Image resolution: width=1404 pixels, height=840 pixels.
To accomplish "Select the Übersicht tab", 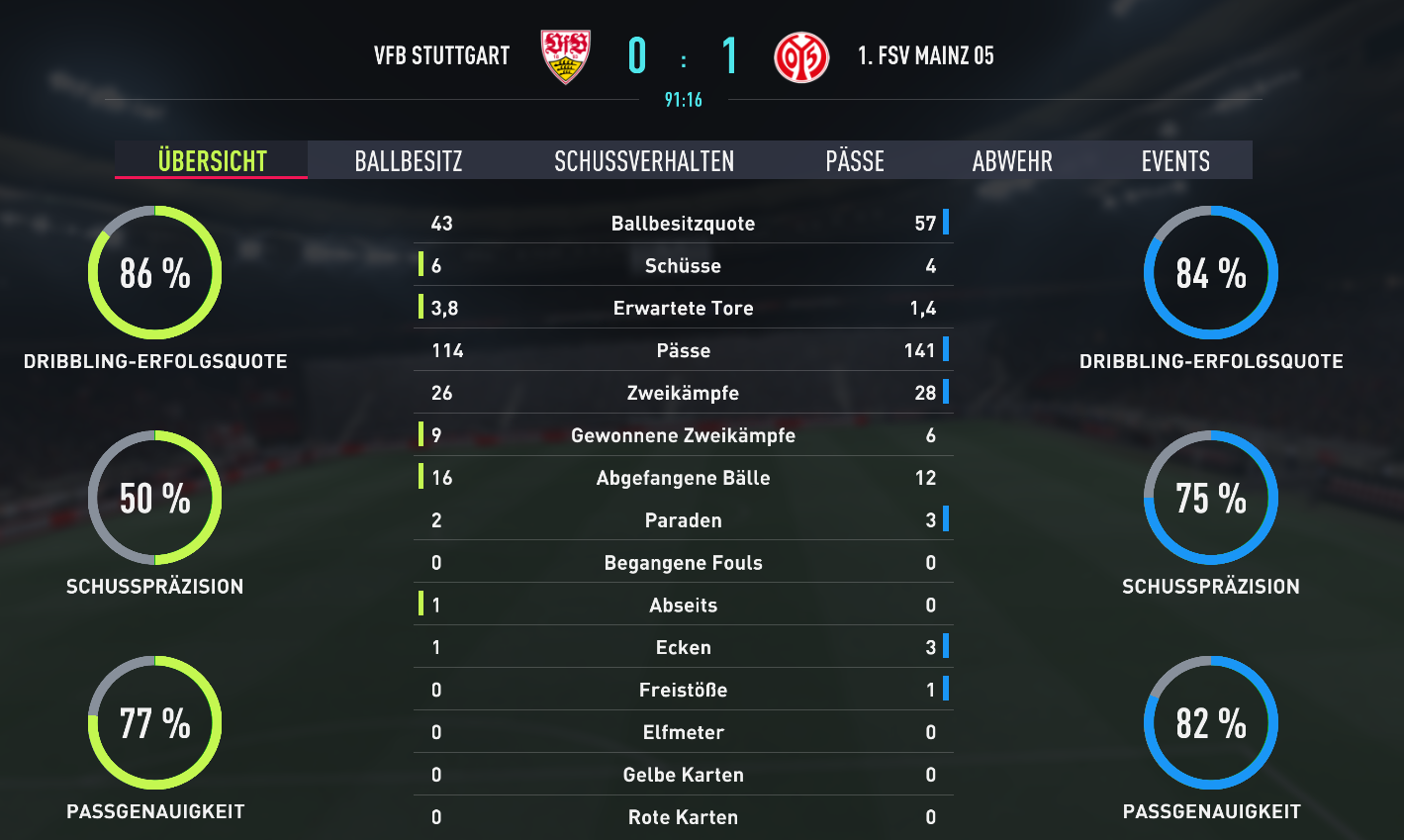I will point(212,161).
